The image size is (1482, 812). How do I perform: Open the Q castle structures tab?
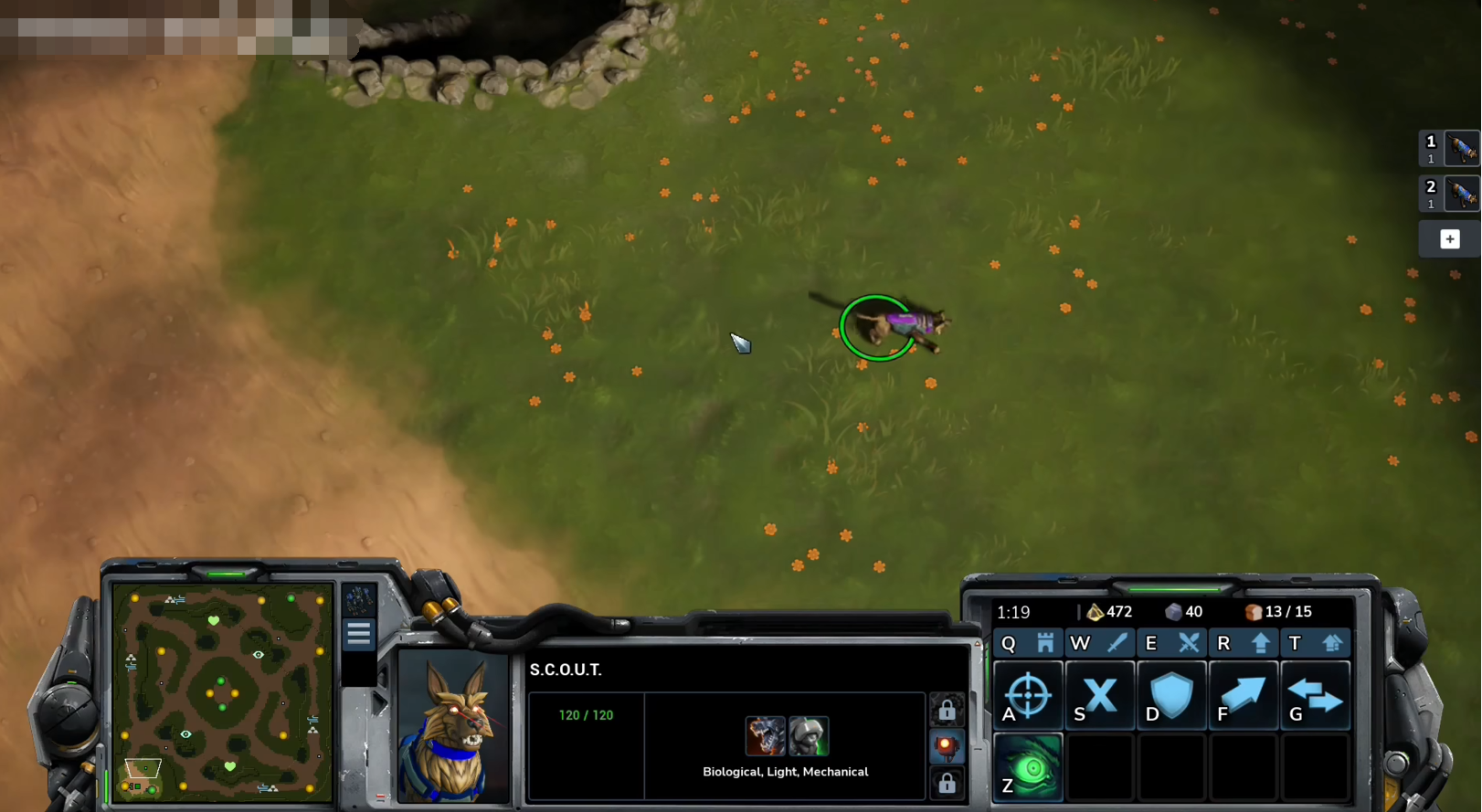pyautogui.click(x=1027, y=643)
